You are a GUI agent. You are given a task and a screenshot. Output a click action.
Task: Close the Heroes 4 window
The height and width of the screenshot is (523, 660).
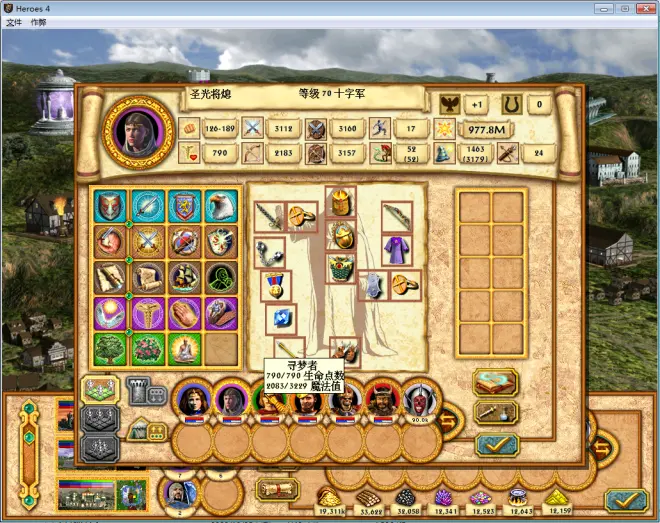(x=644, y=7)
